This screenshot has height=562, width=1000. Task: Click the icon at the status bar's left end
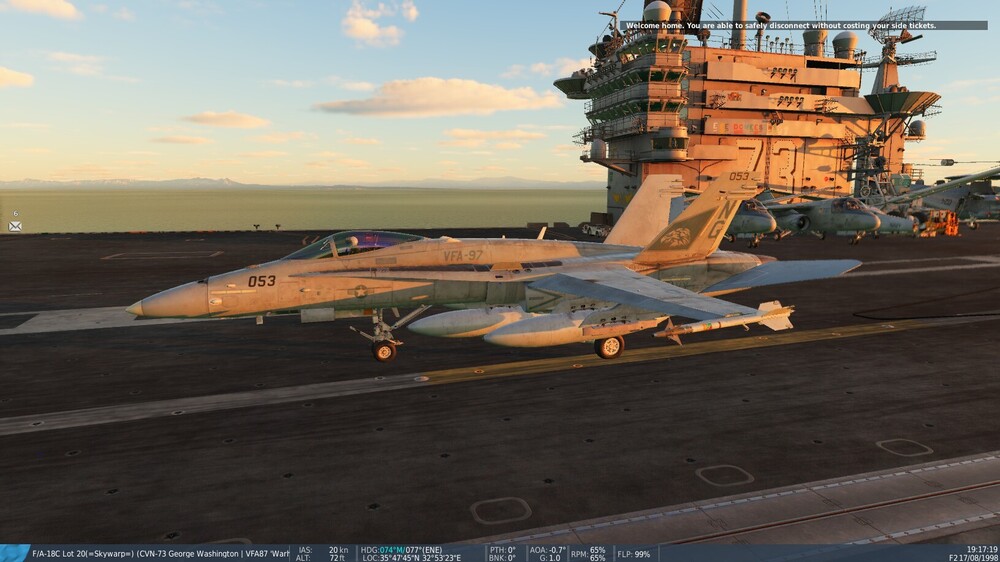click(x=15, y=553)
